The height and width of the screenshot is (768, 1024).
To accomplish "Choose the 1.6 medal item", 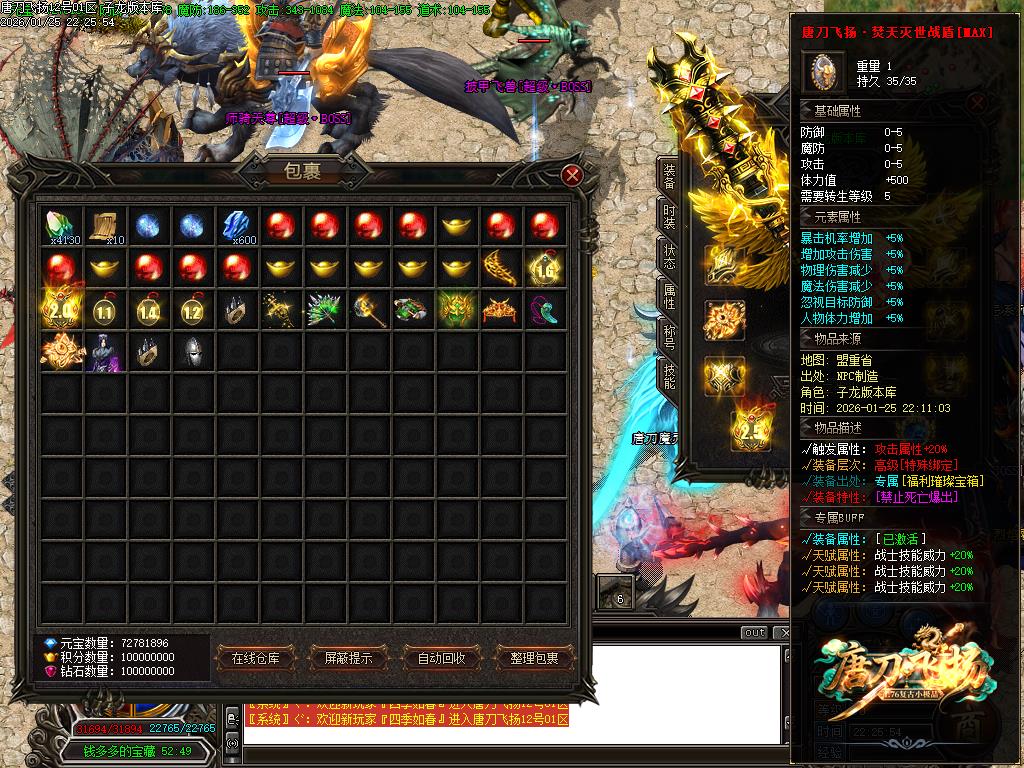I will point(544,268).
